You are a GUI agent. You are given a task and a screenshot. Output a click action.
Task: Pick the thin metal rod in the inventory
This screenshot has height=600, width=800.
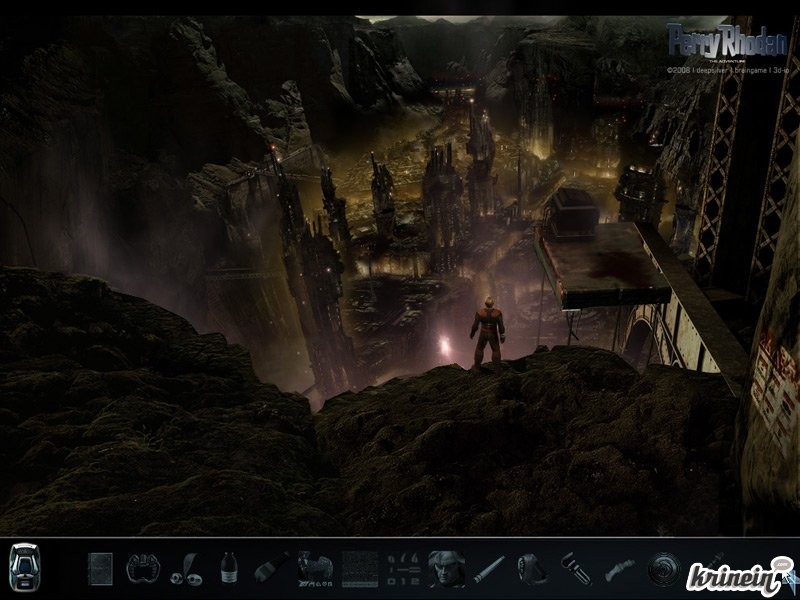tap(489, 570)
